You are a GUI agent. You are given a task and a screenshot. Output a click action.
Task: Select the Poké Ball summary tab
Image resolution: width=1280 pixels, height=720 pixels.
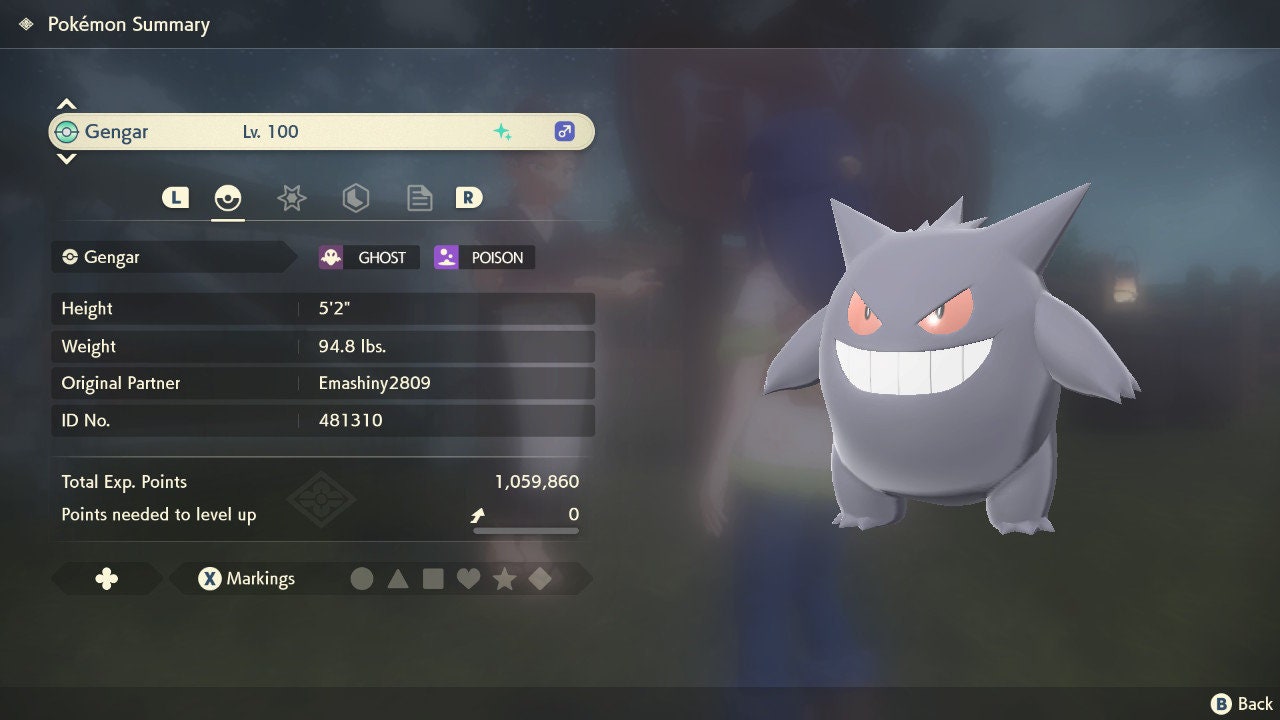(228, 198)
